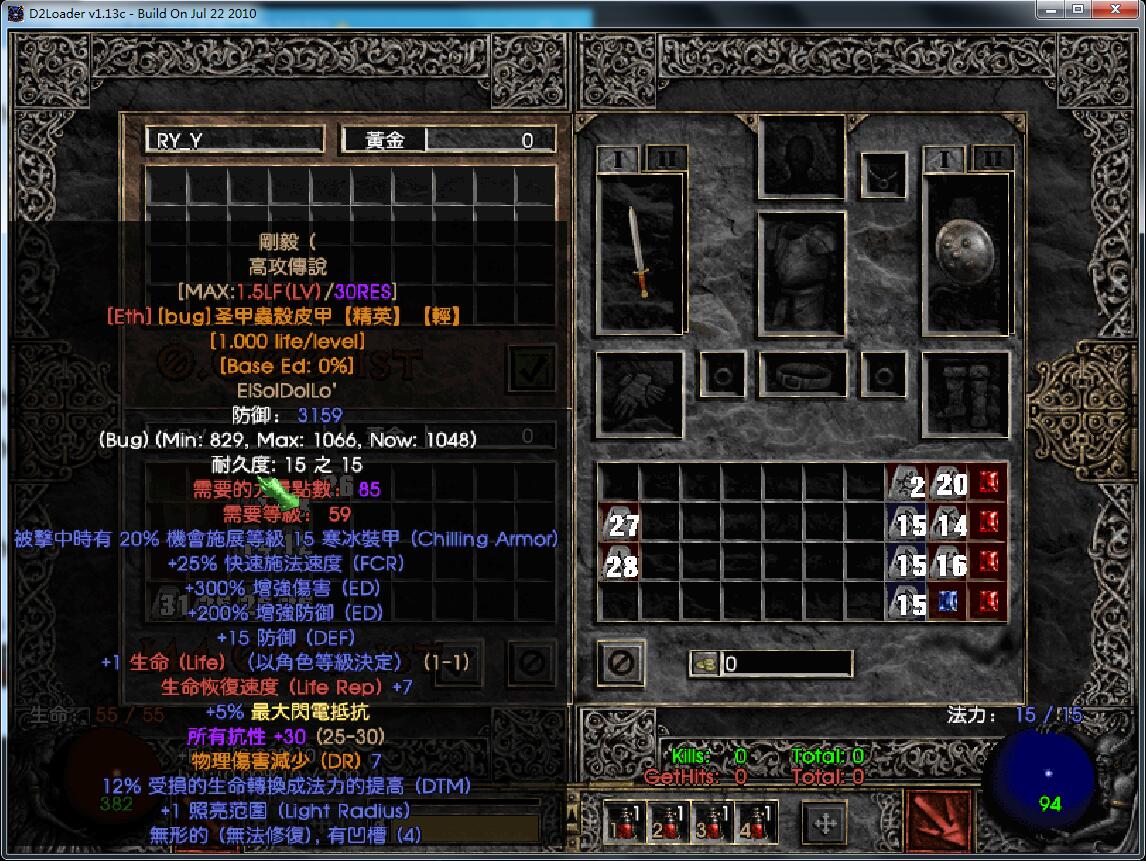Pick up the rune numbered 20
This screenshot has height=861, width=1146.
(x=947, y=484)
